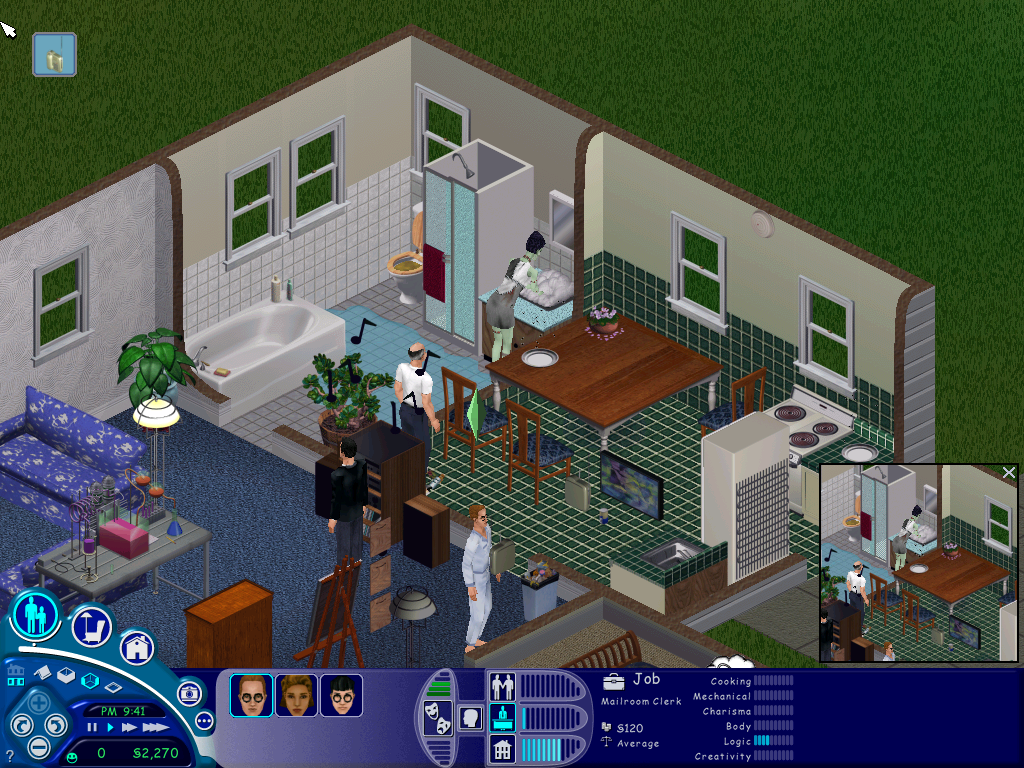
Task: Open Buy mode with the armchair icon
Action: pyautogui.click(x=91, y=627)
